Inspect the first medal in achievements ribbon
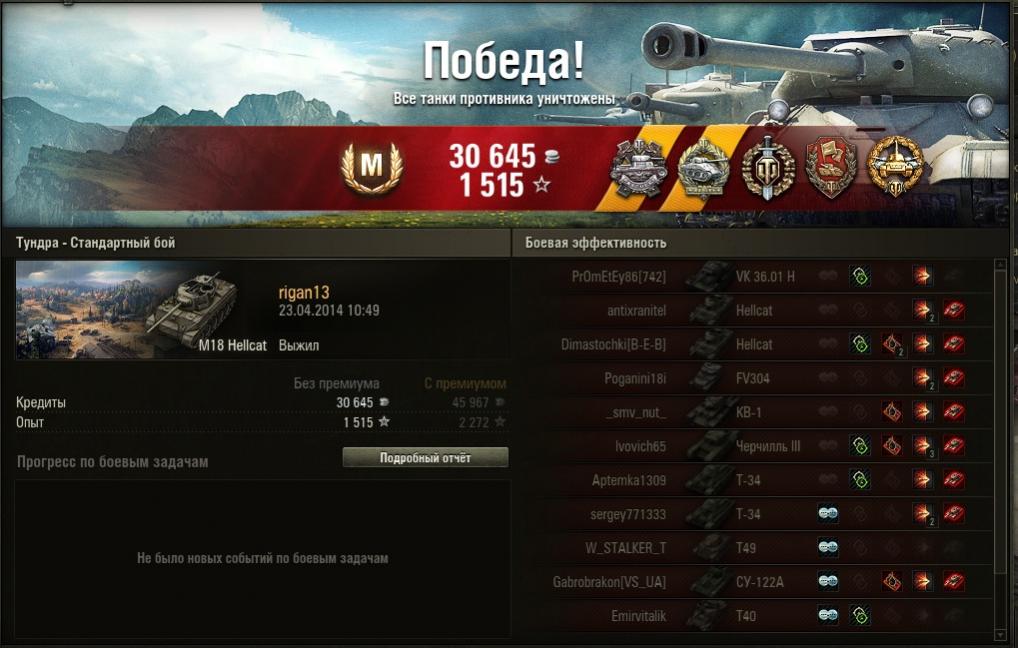 (638, 168)
